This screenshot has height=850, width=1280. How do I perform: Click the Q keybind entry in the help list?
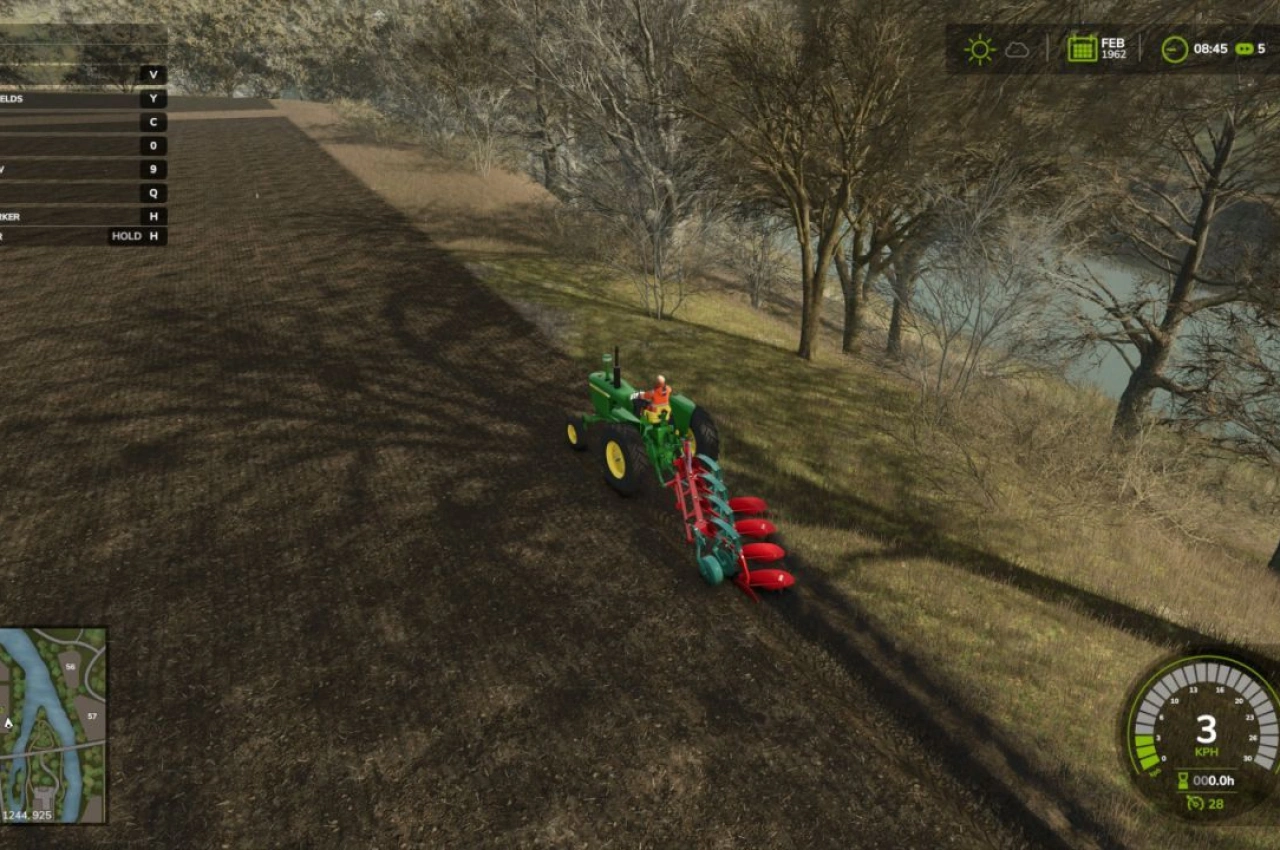point(155,194)
